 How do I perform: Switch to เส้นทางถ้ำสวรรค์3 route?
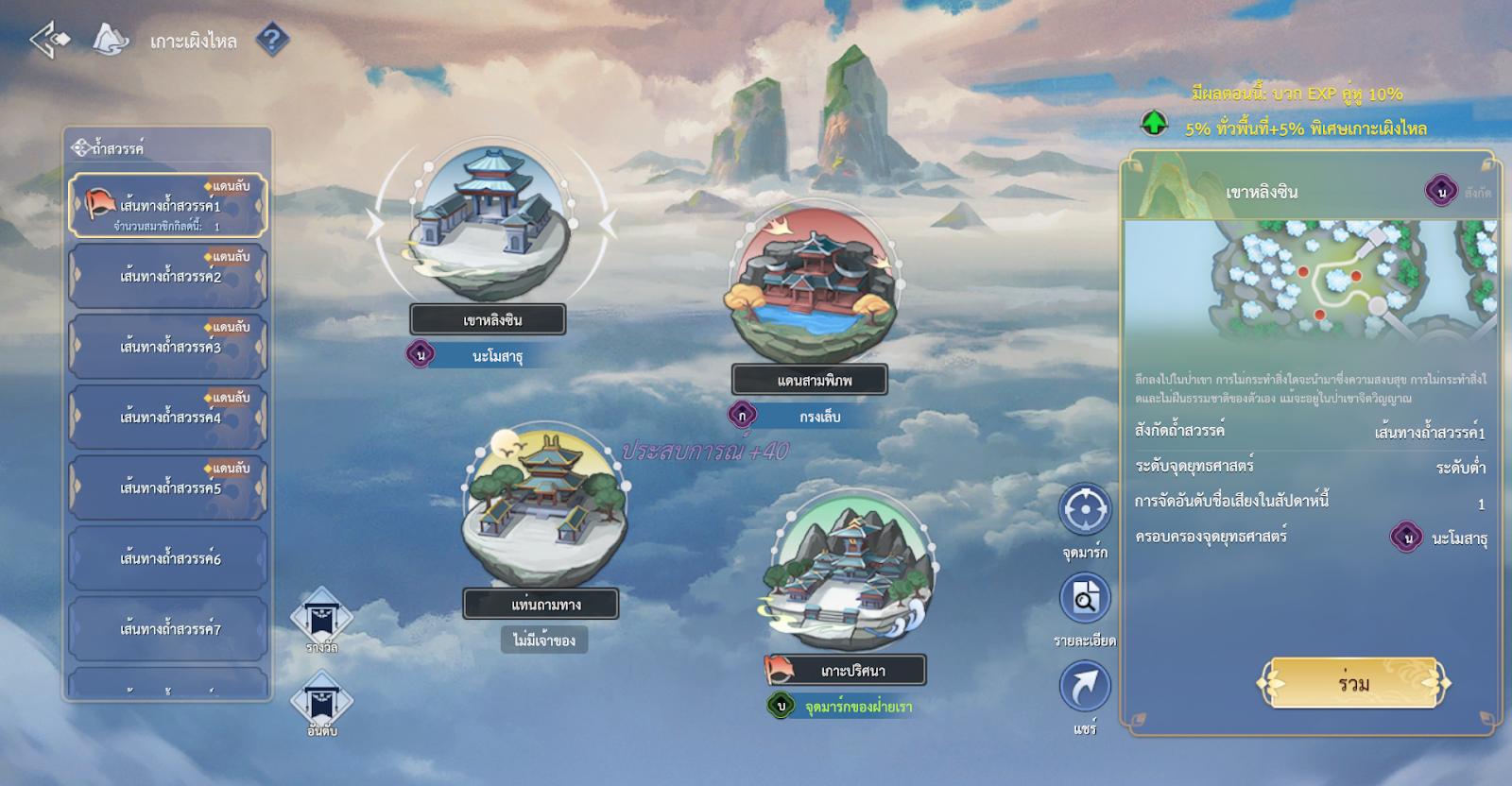pos(168,347)
